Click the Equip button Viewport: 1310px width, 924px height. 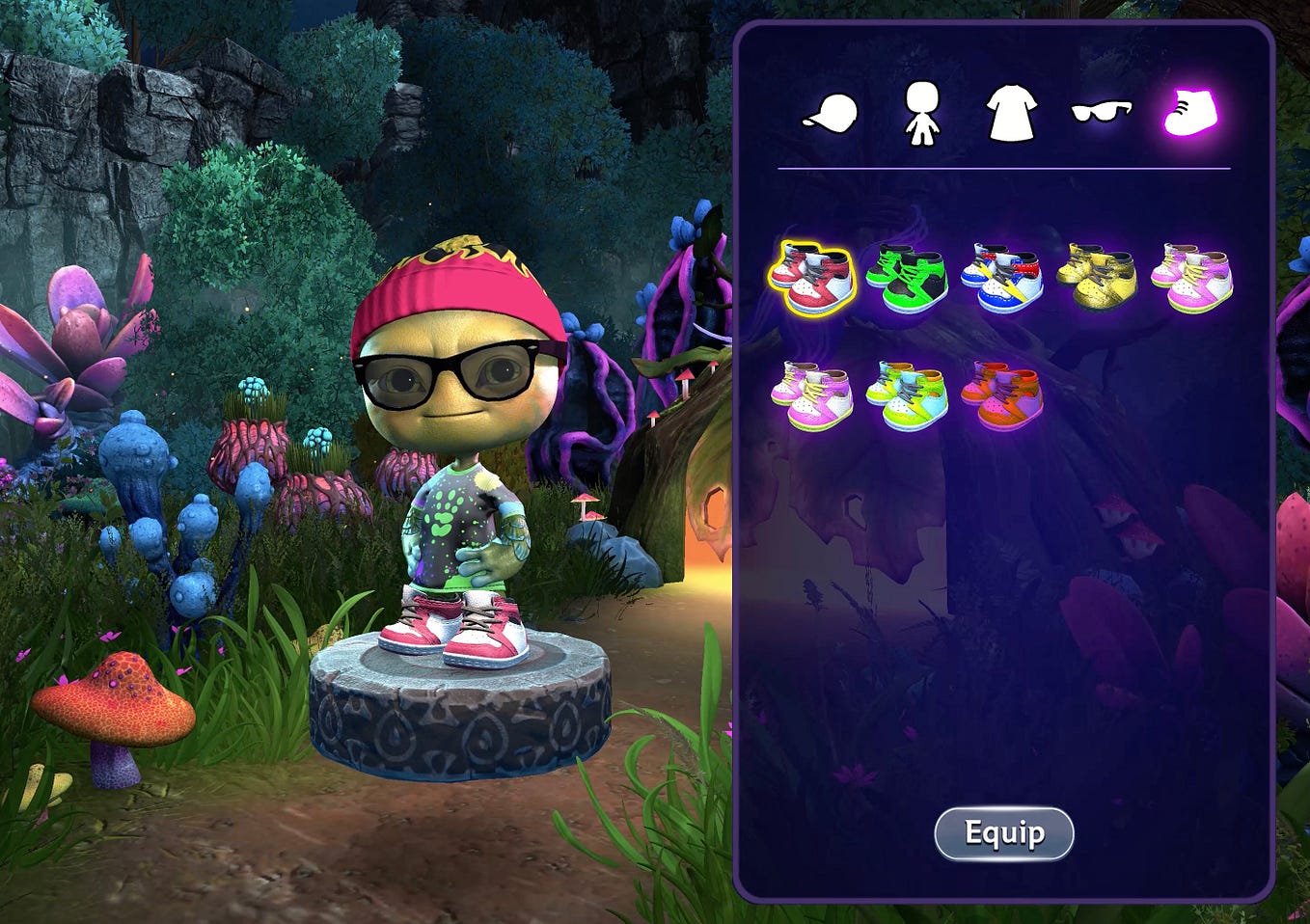tap(1003, 833)
